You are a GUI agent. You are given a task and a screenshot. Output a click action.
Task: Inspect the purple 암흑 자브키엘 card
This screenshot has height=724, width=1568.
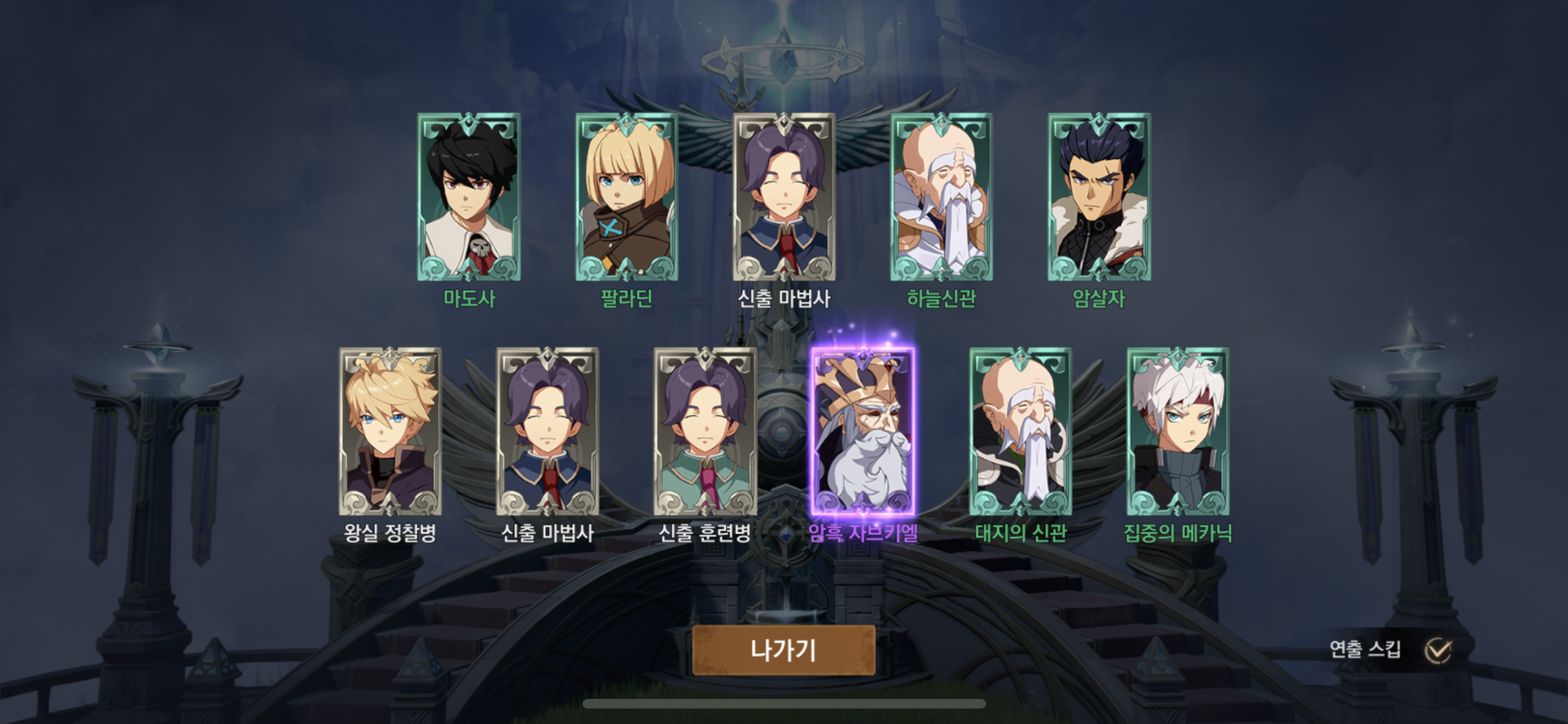click(863, 431)
